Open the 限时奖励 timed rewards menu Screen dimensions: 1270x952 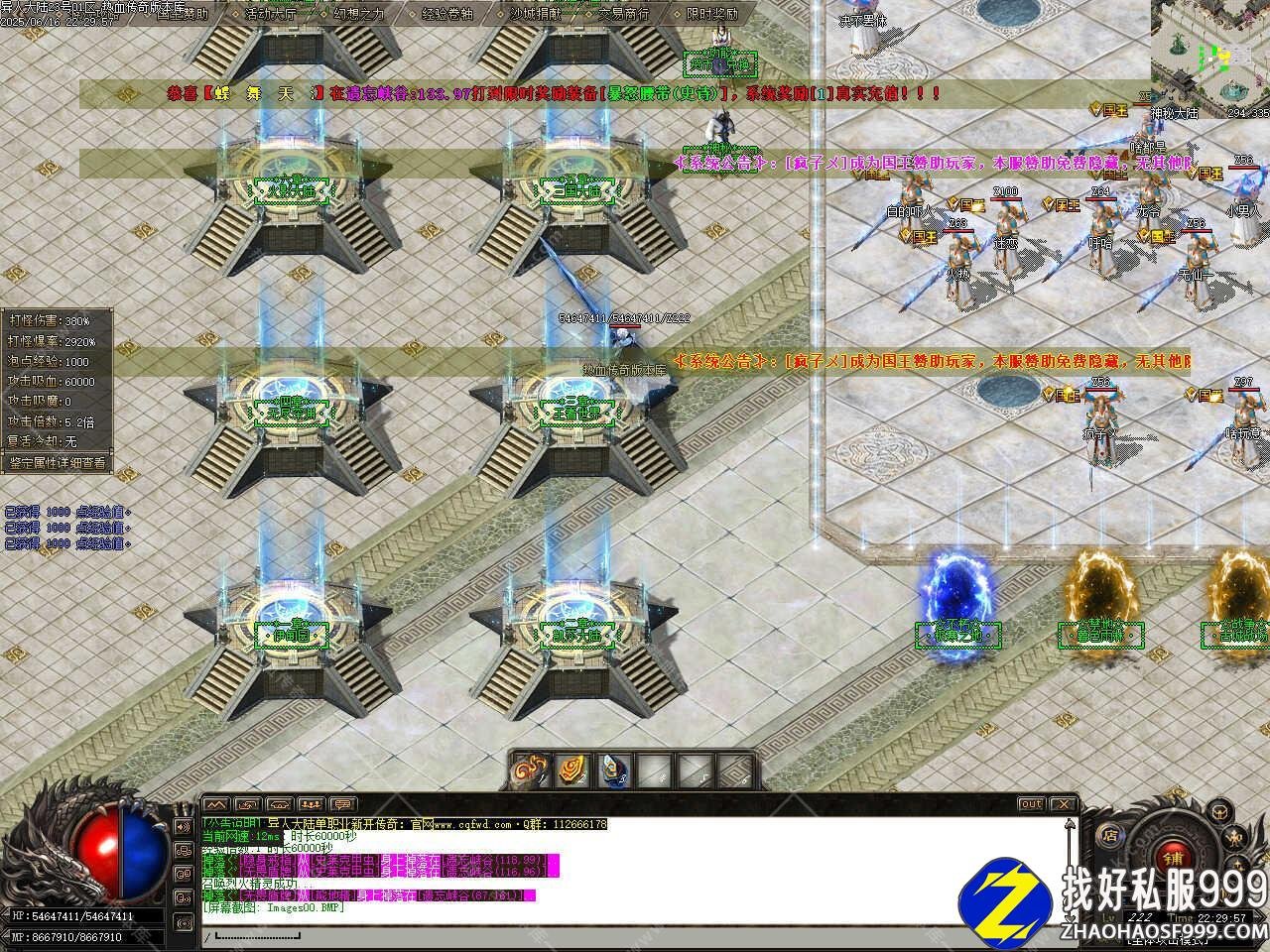point(712,14)
